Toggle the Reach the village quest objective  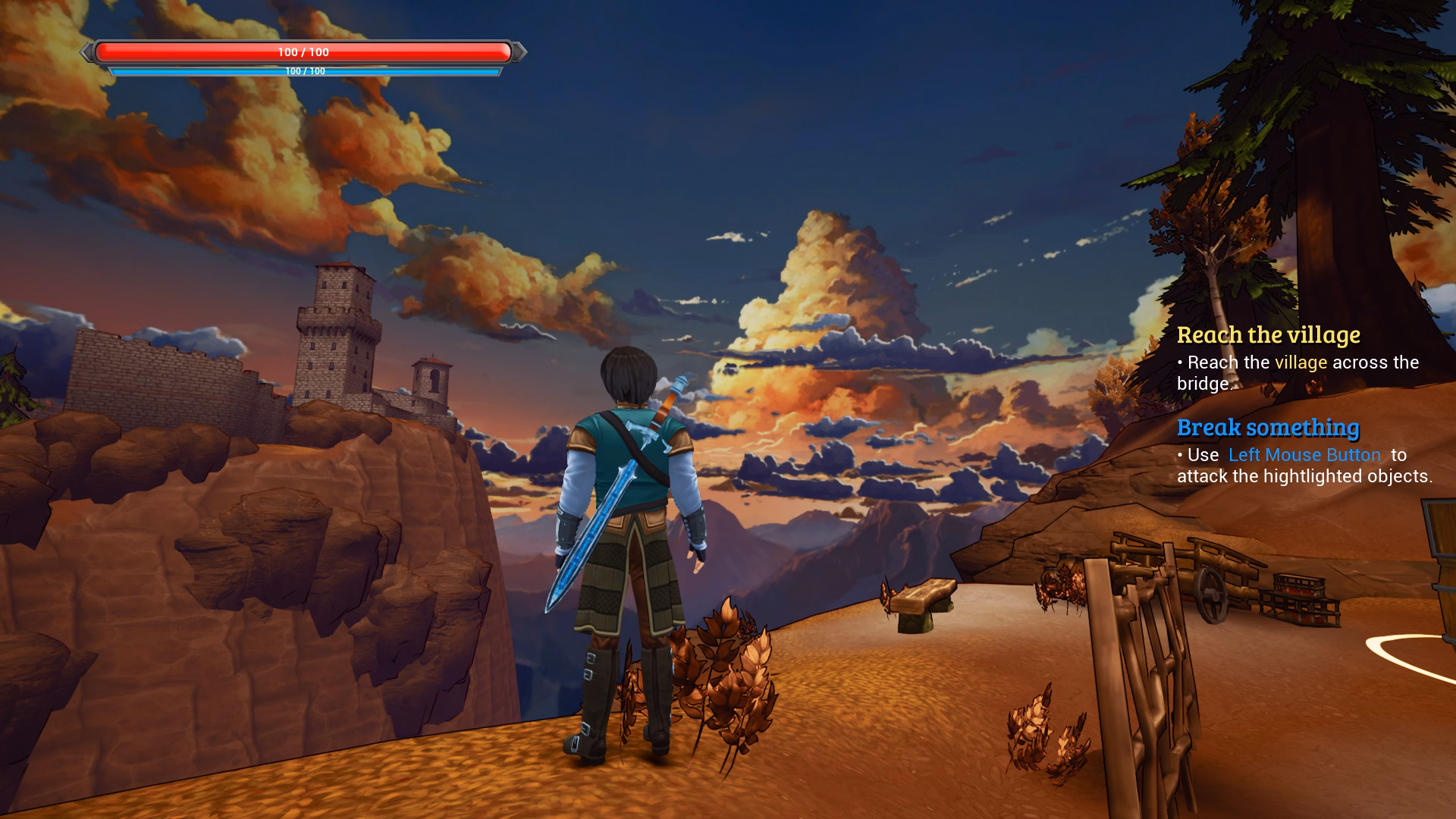coord(1269,335)
